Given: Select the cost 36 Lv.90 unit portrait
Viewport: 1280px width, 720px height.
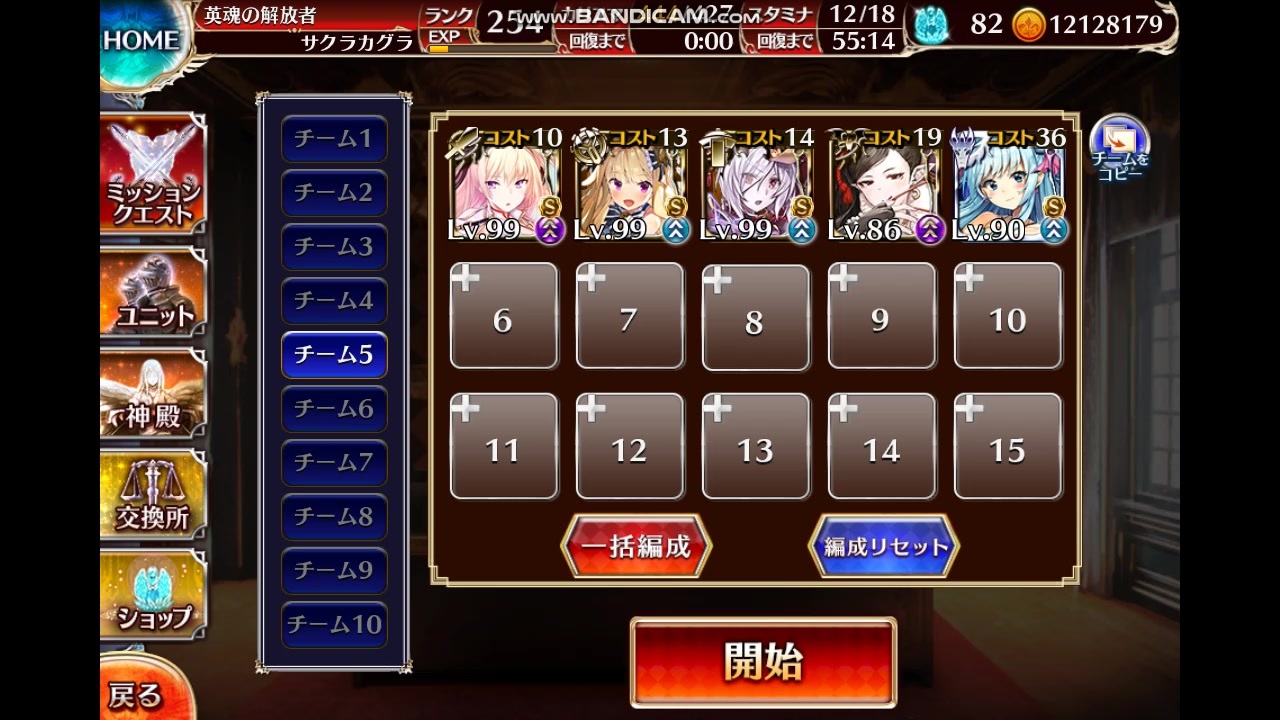Looking at the screenshot, I should [1008, 185].
